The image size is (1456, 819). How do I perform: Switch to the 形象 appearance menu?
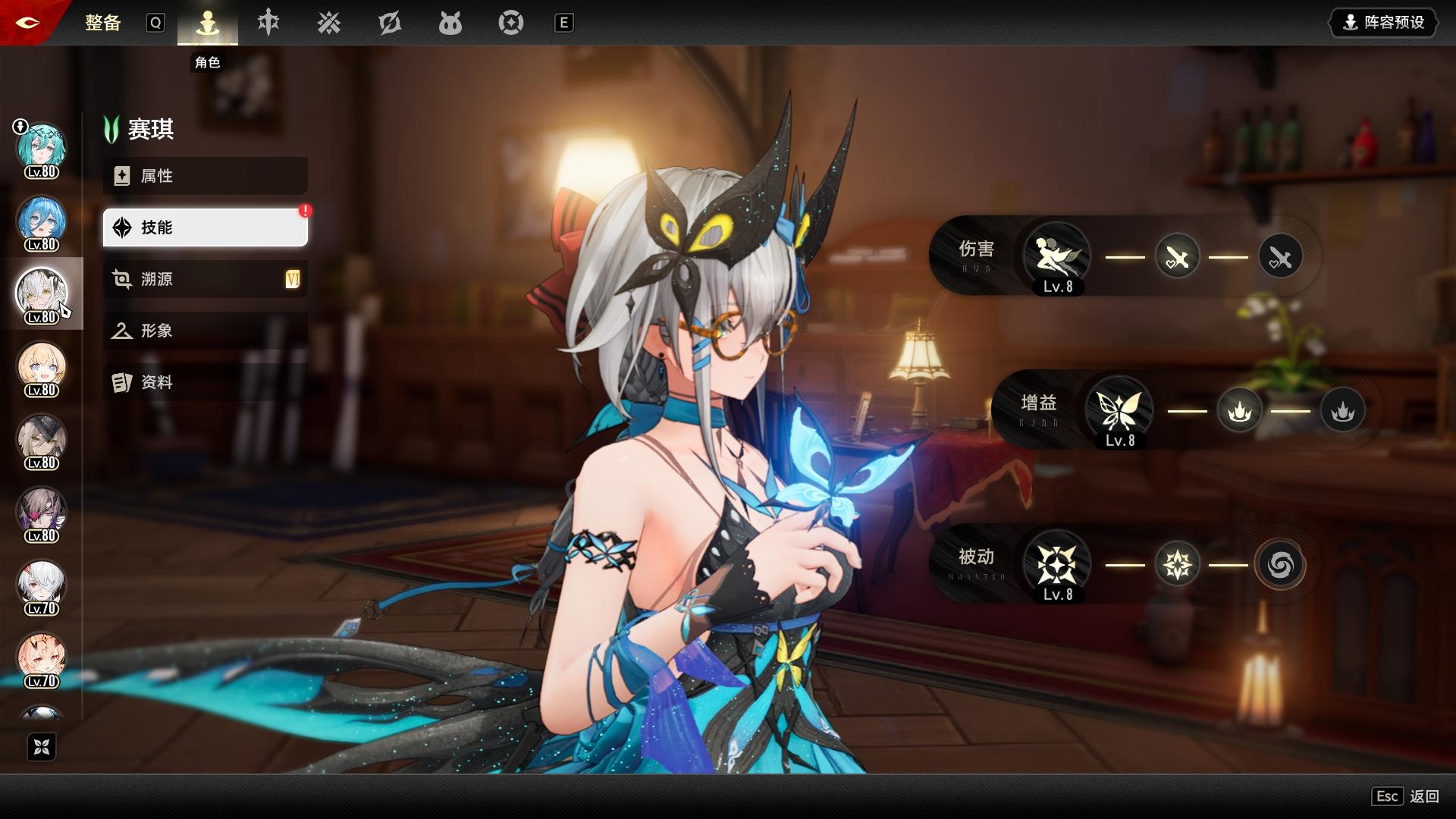205,331
